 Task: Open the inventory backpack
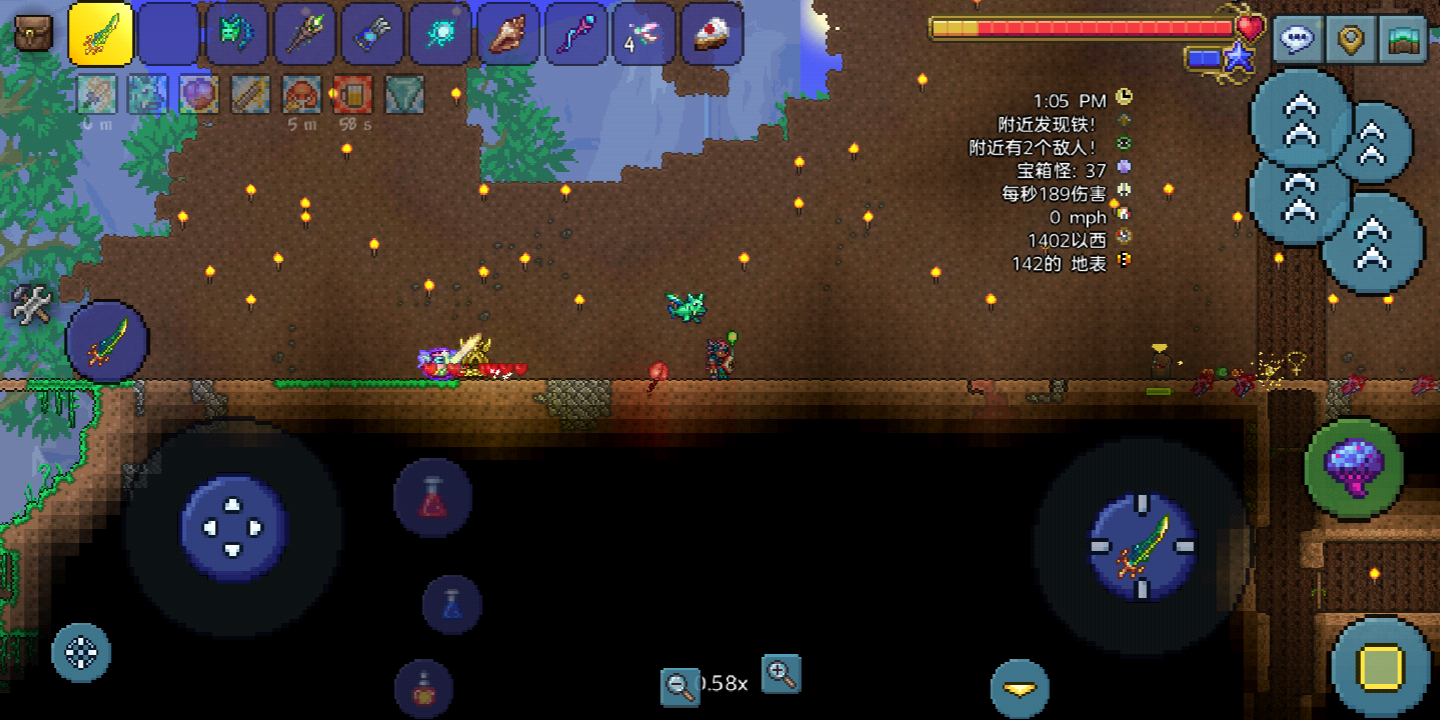tap(33, 33)
